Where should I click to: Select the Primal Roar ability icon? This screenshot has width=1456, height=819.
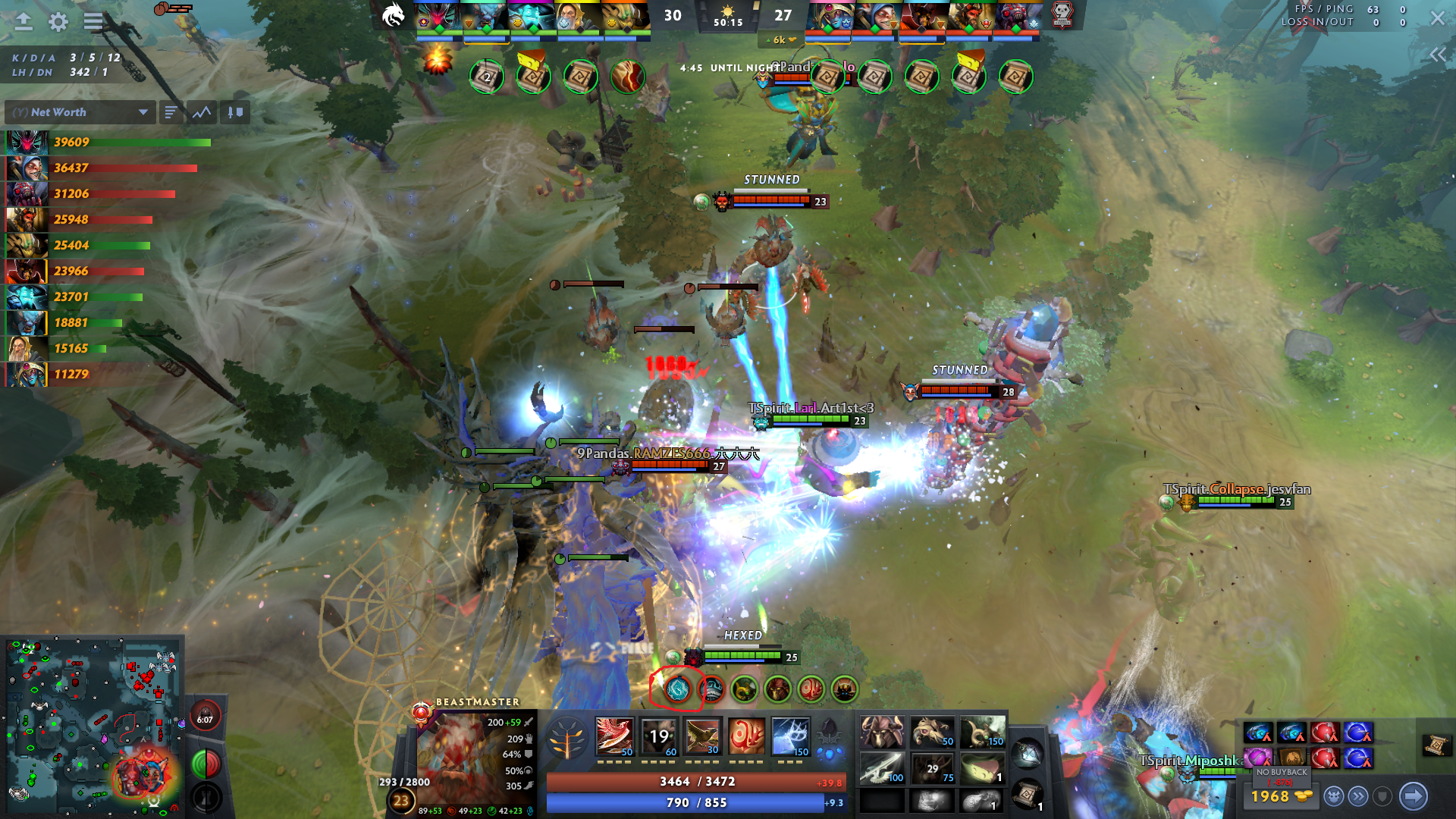pyautogui.click(x=746, y=736)
